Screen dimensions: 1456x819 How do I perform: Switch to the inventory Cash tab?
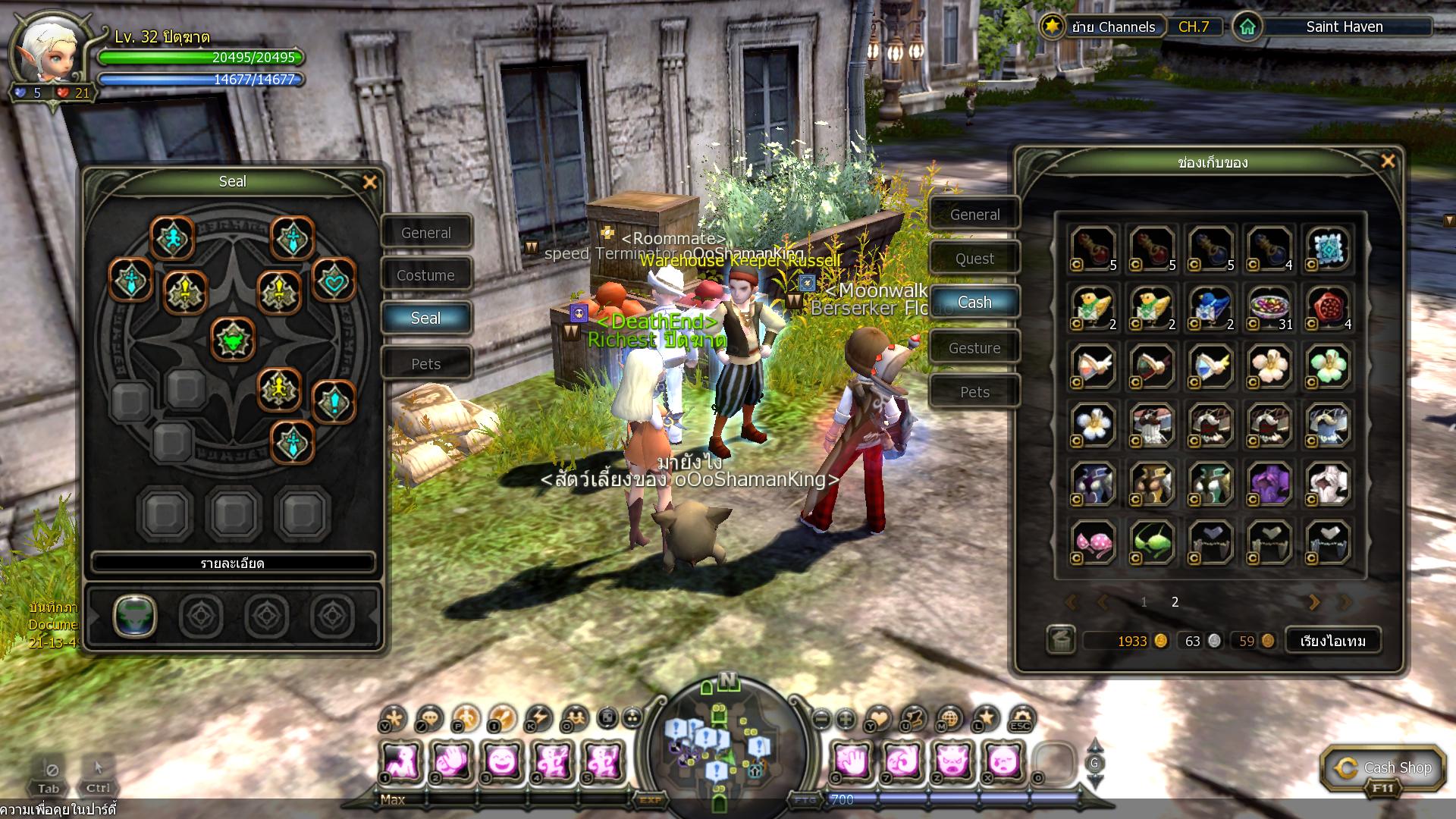pos(974,303)
